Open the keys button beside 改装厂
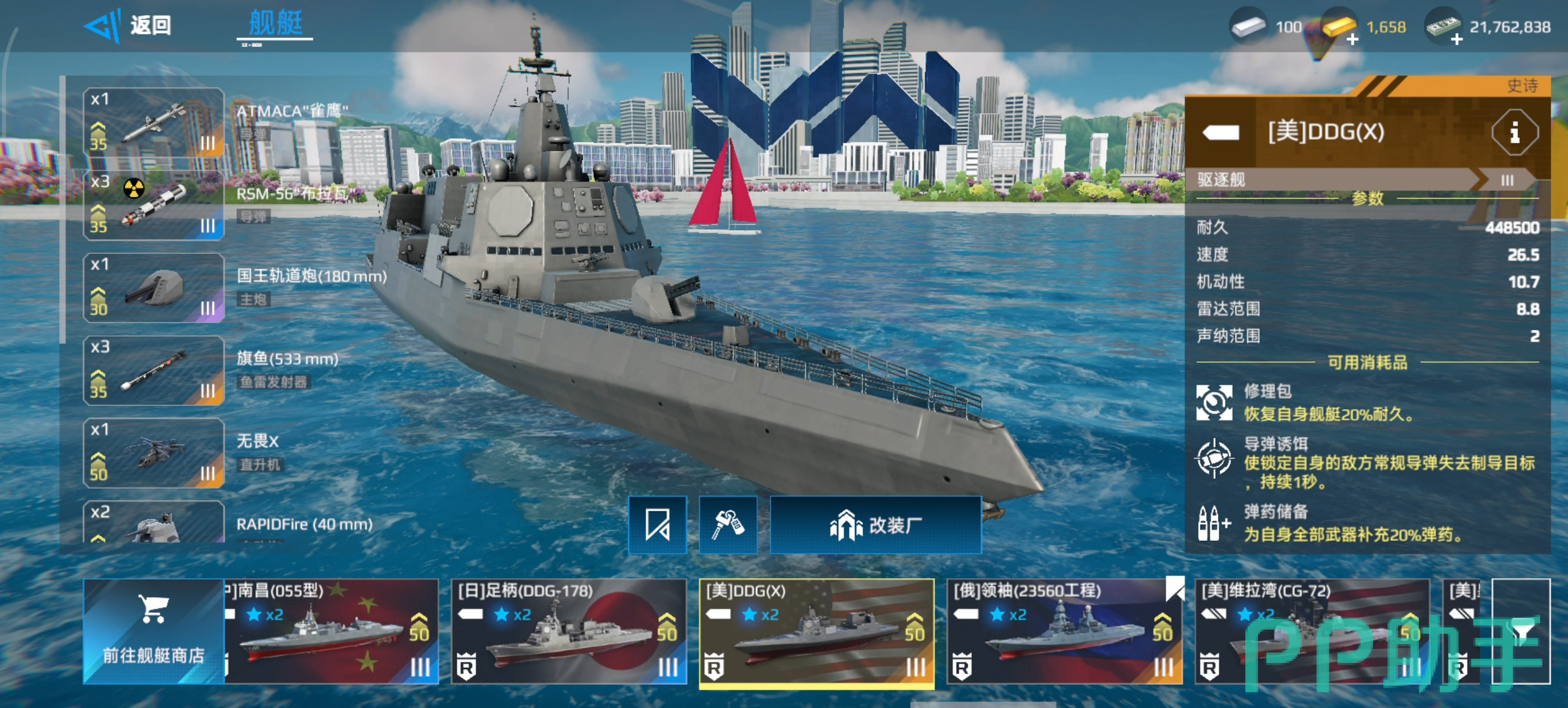Screen dimensions: 1568x708 tap(728, 525)
